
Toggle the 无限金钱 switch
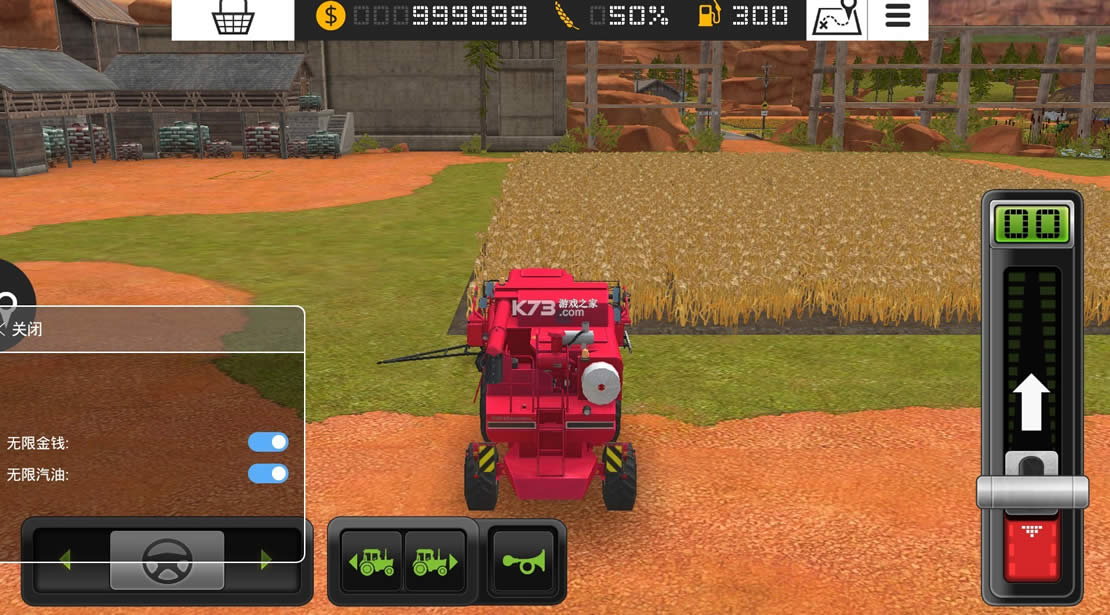pos(268,442)
